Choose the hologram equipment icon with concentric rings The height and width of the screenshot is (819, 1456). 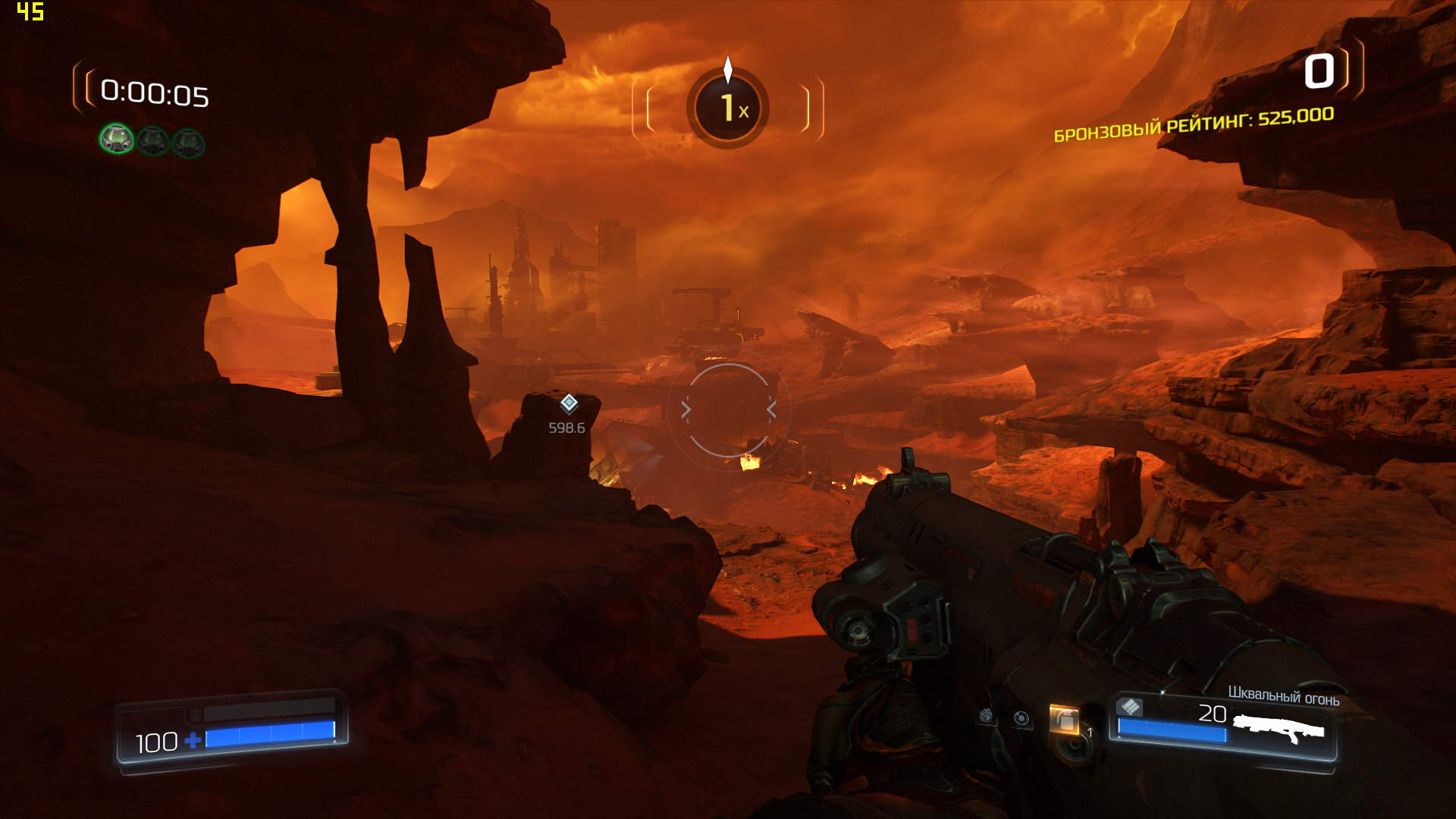pos(1022,718)
